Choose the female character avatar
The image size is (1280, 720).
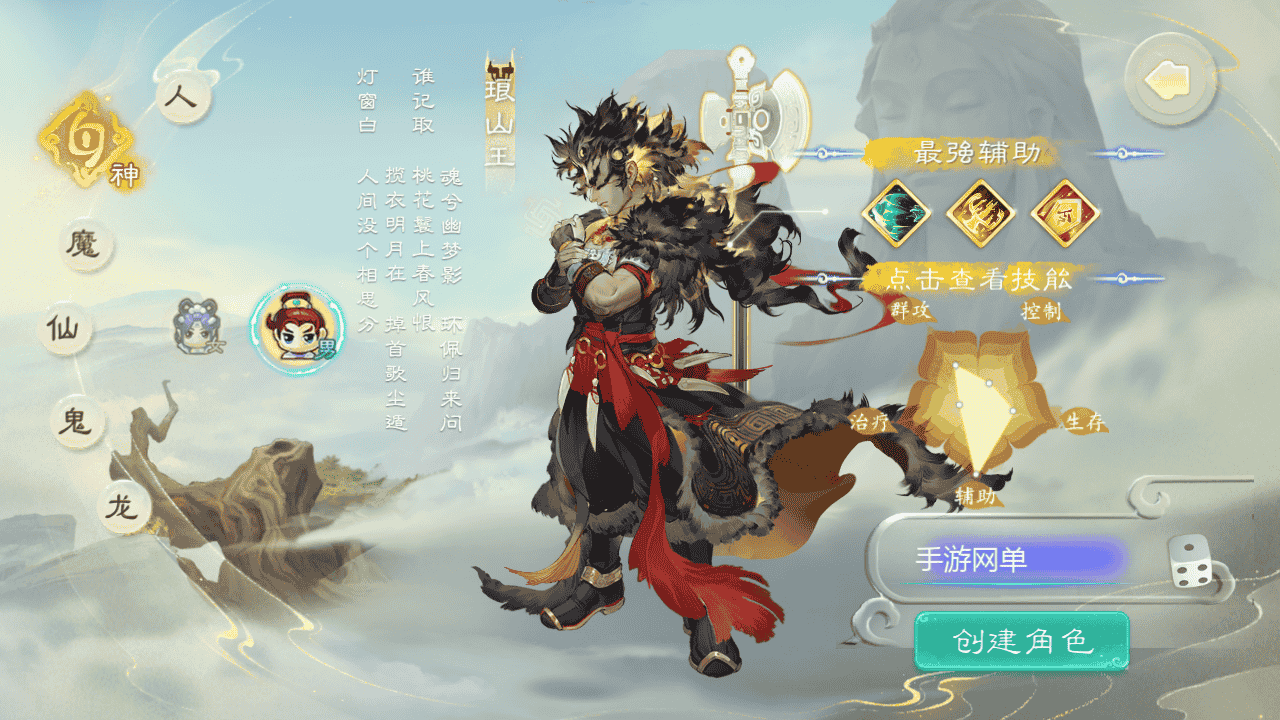click(x=195, y=327)
